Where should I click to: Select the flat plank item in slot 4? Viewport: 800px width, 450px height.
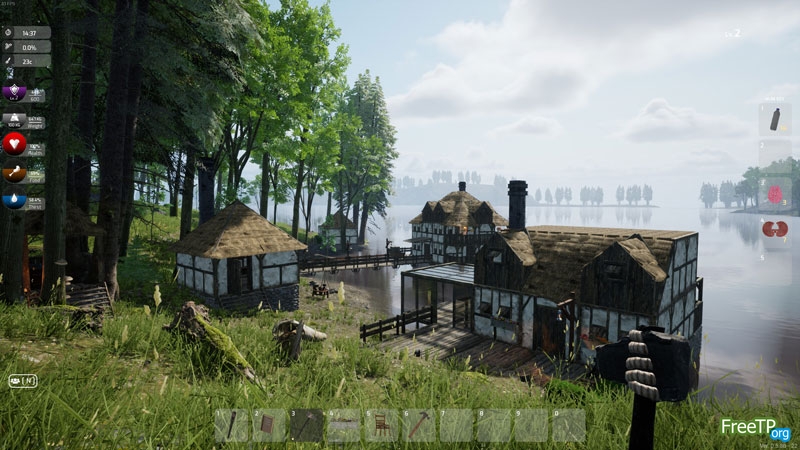pyautogui.click(x=343, y=426)
